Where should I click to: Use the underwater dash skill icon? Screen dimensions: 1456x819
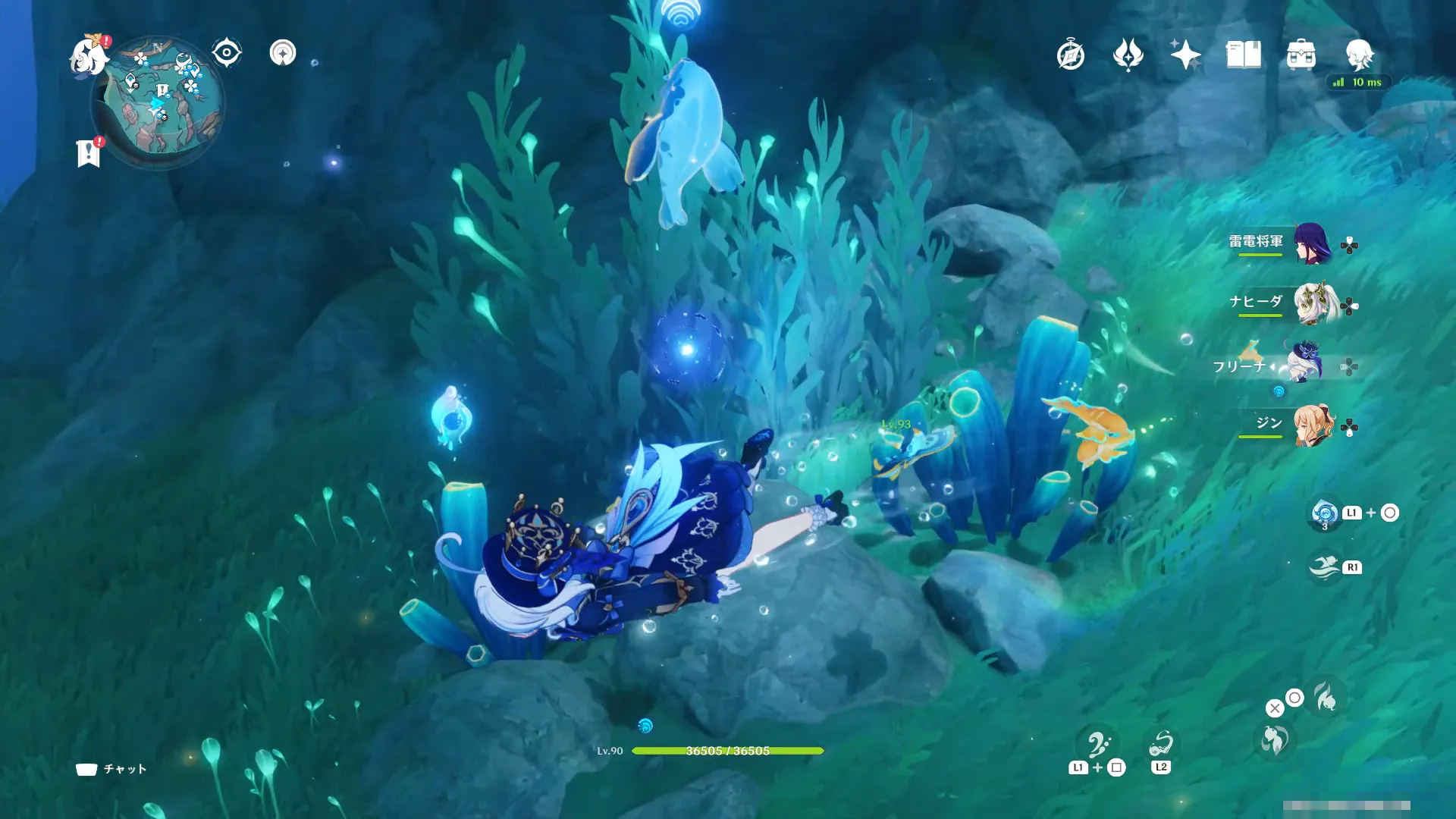(1325, 566)
